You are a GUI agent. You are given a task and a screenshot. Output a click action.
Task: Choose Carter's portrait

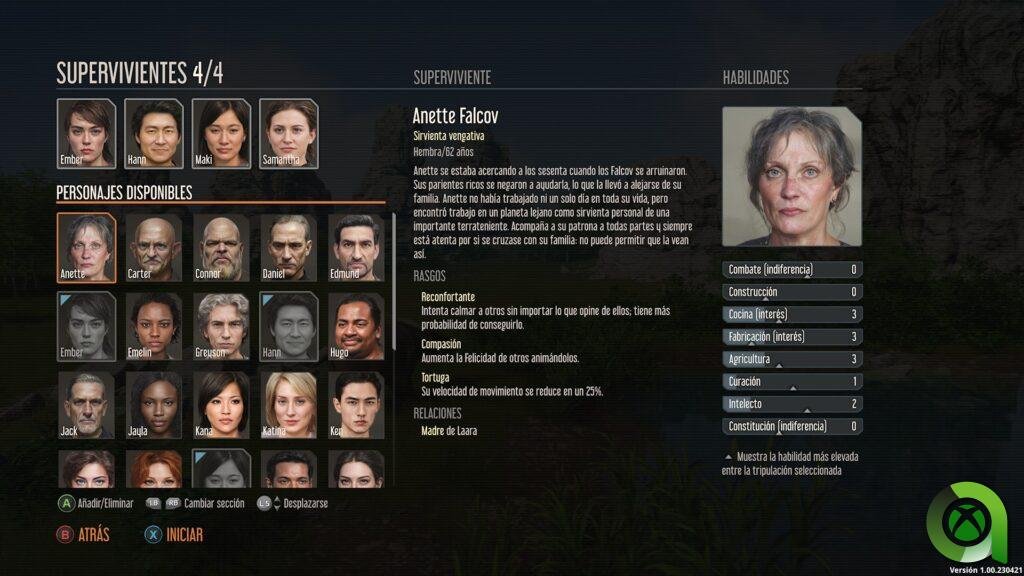pyautogui.click(x=154, y=247)
